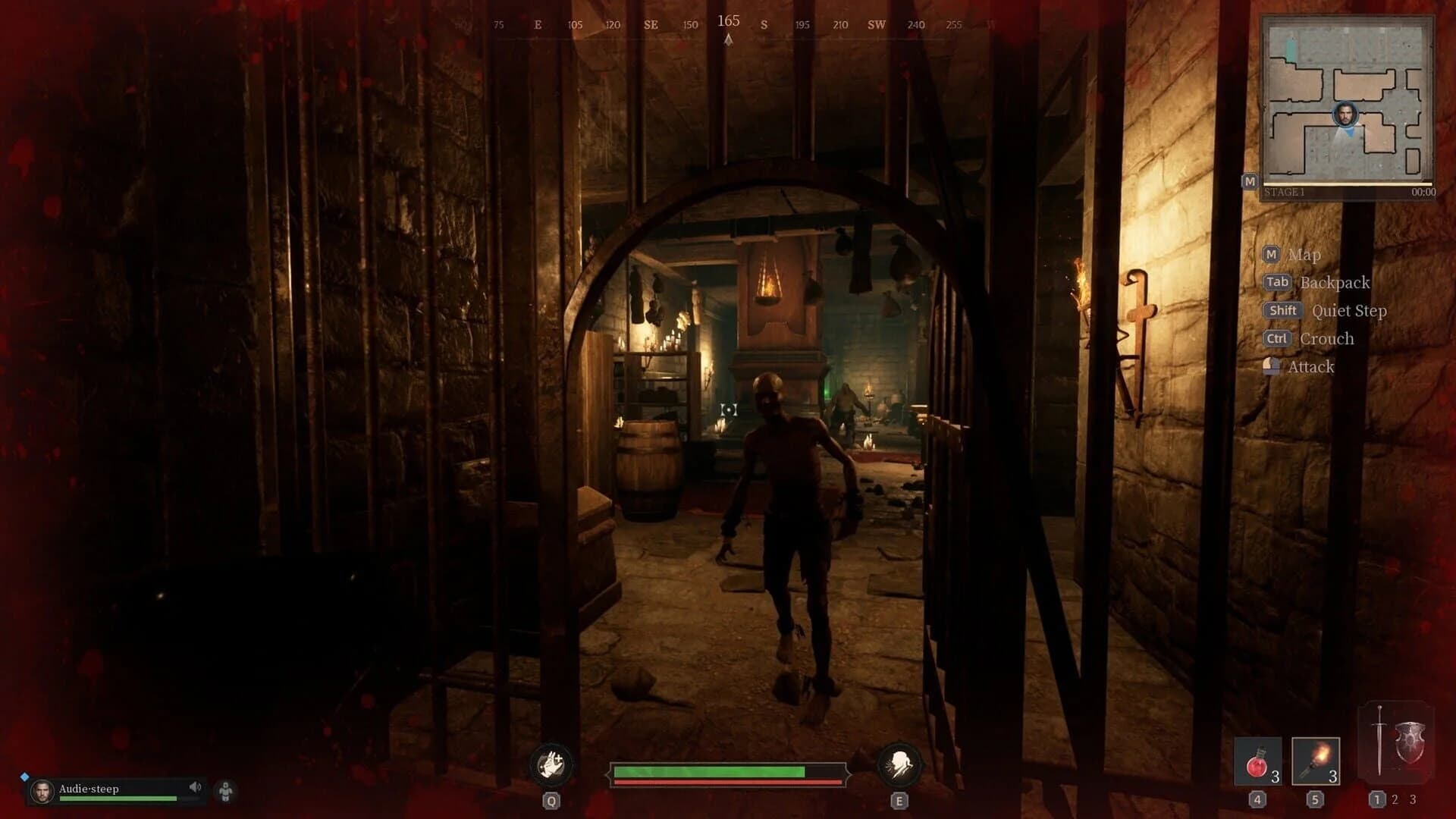Click the 00:00 timer under the minimap
Viewport: 1456px width, 819px height.
coord(1421,190)
